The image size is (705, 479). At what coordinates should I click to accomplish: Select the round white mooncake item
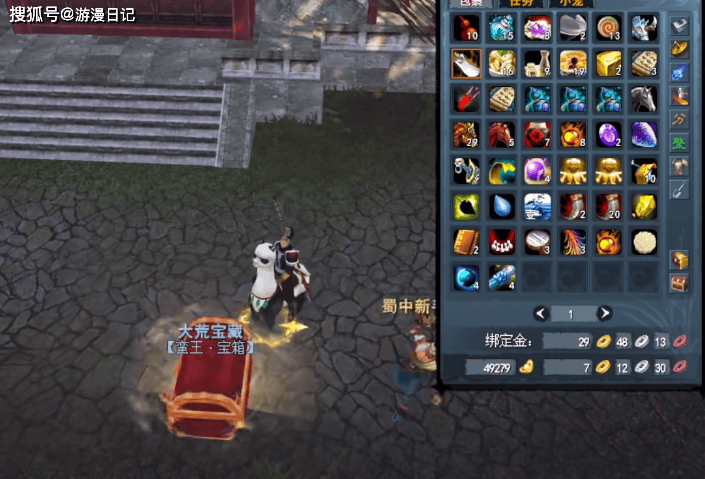tap(644, 241)
